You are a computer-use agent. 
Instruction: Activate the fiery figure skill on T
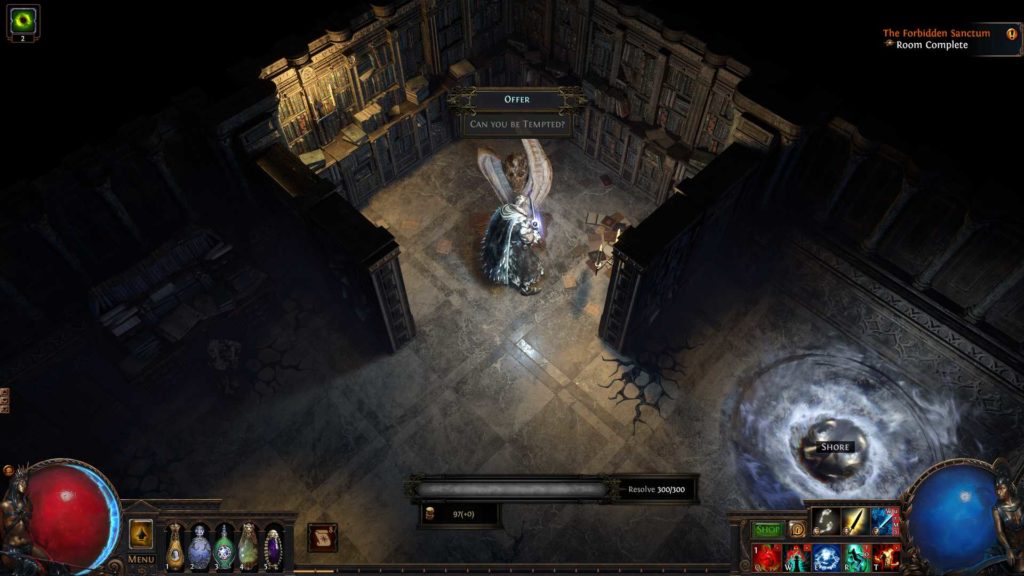pos(886,556)
